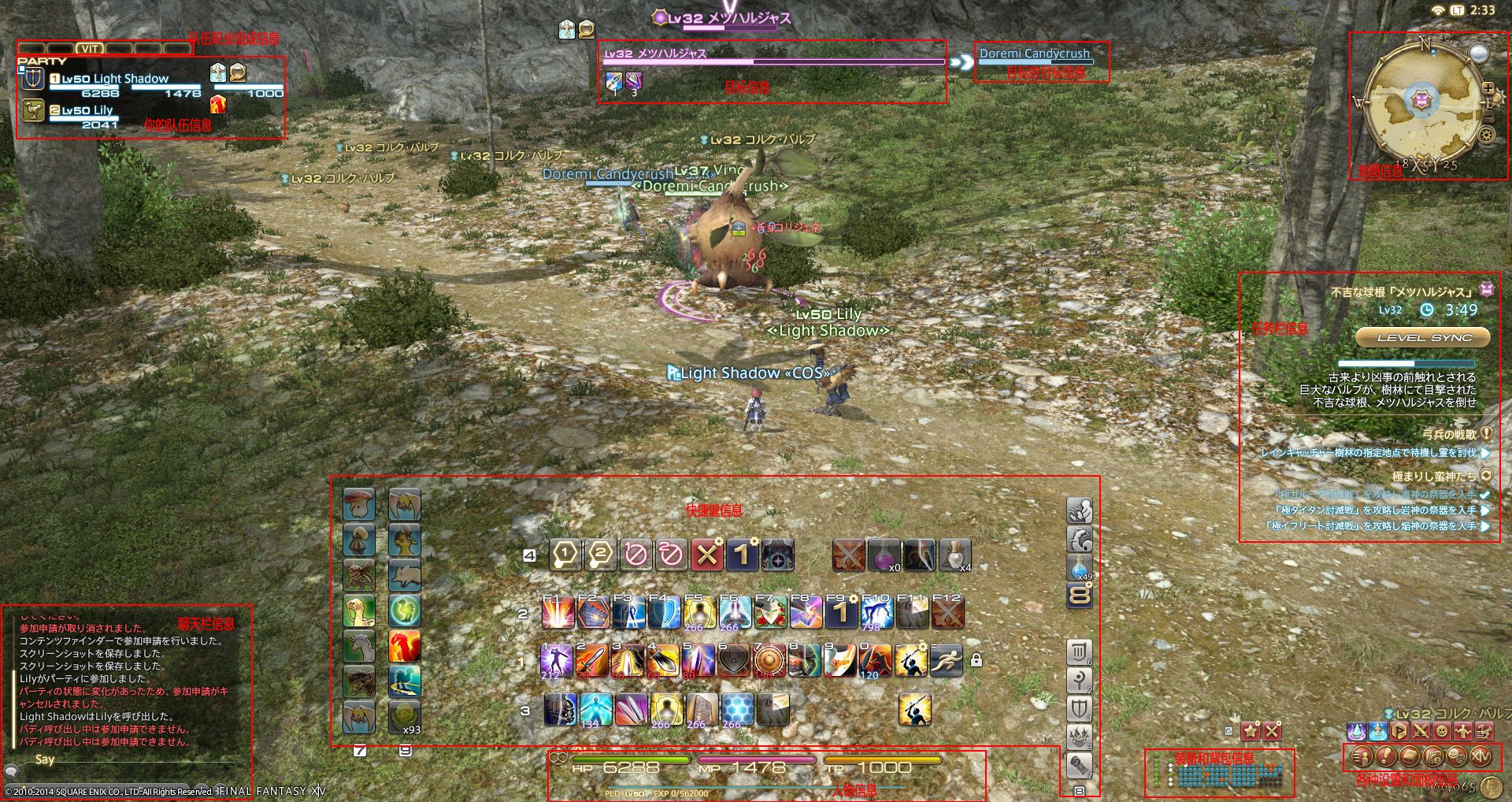
Task: Open the XIV system menu
Action: coord(1480,757)
